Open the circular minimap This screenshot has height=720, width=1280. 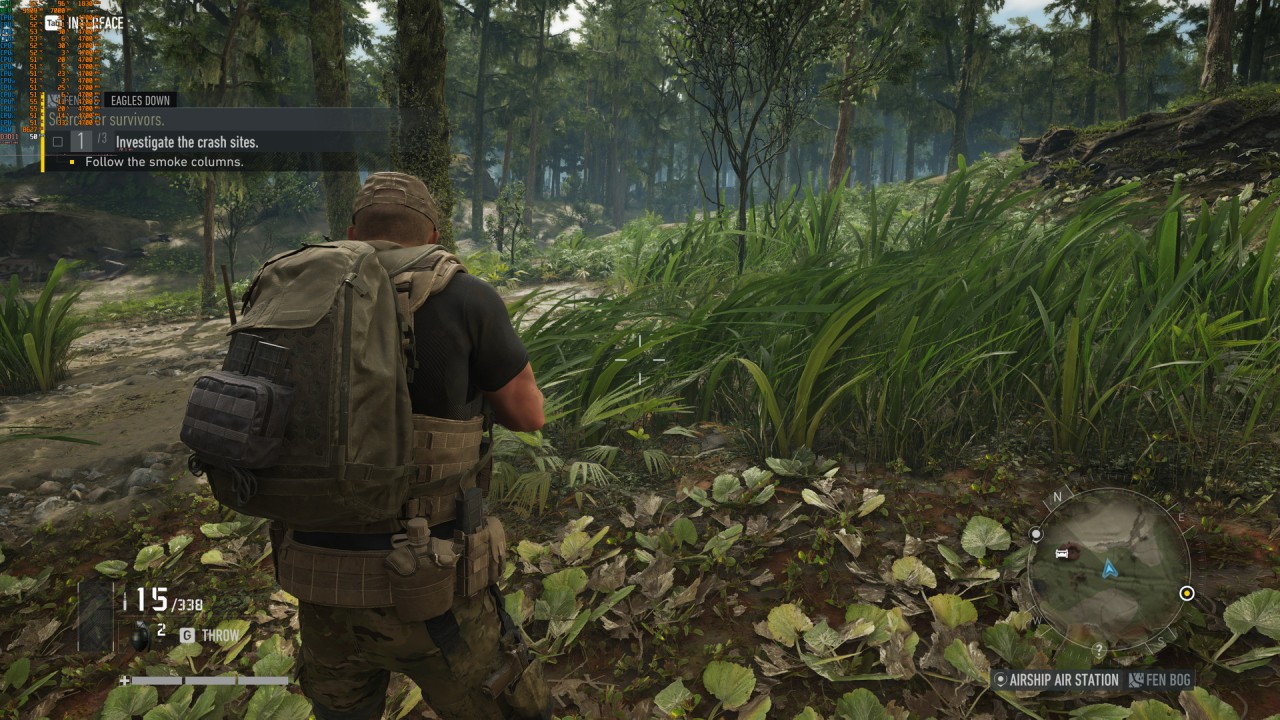click(x=1108, y=568)
